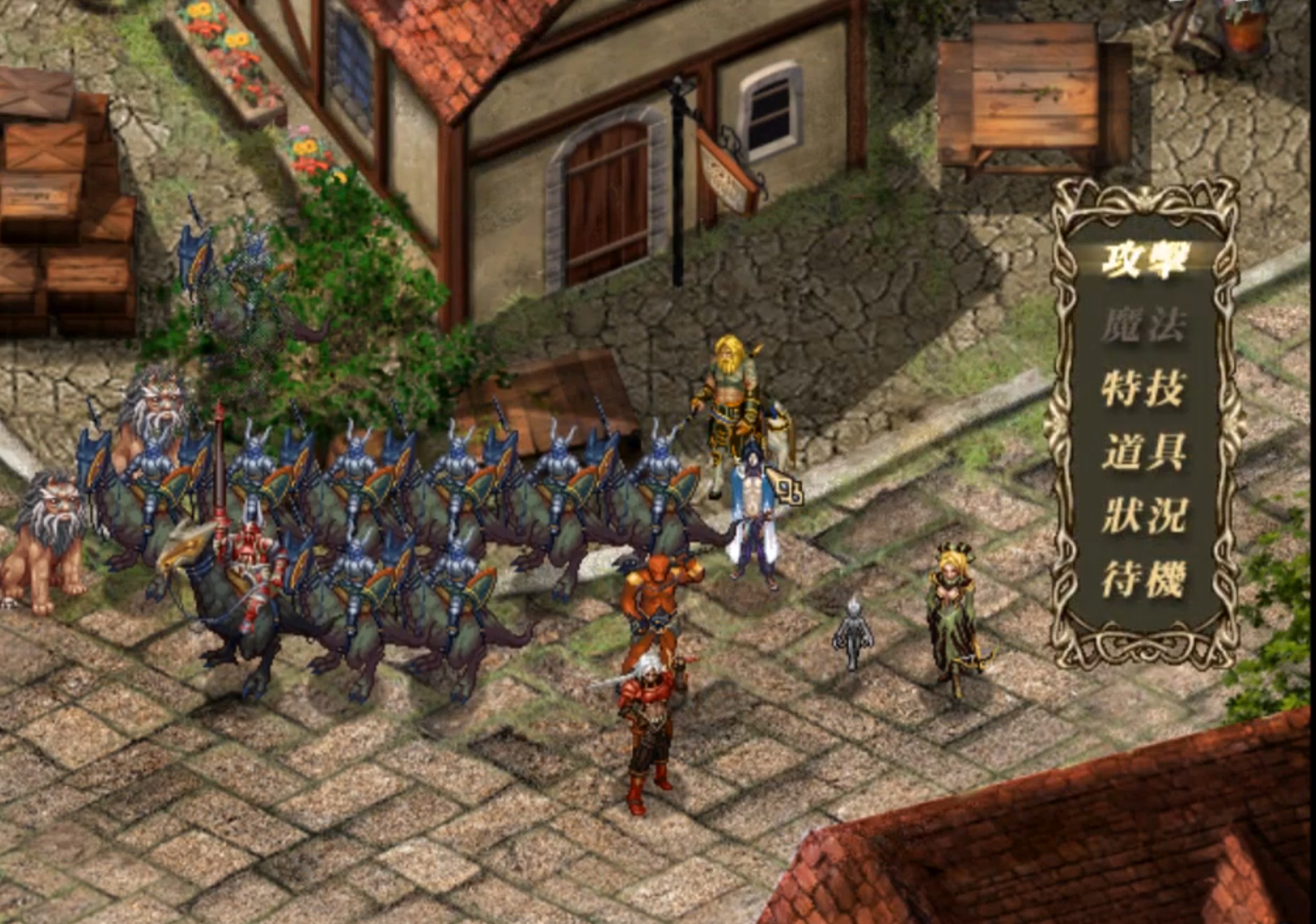The width and height of the screenshot is (1316, 924).
Task: Choose 待機 to end the unit's turn
Action: 1144,579
